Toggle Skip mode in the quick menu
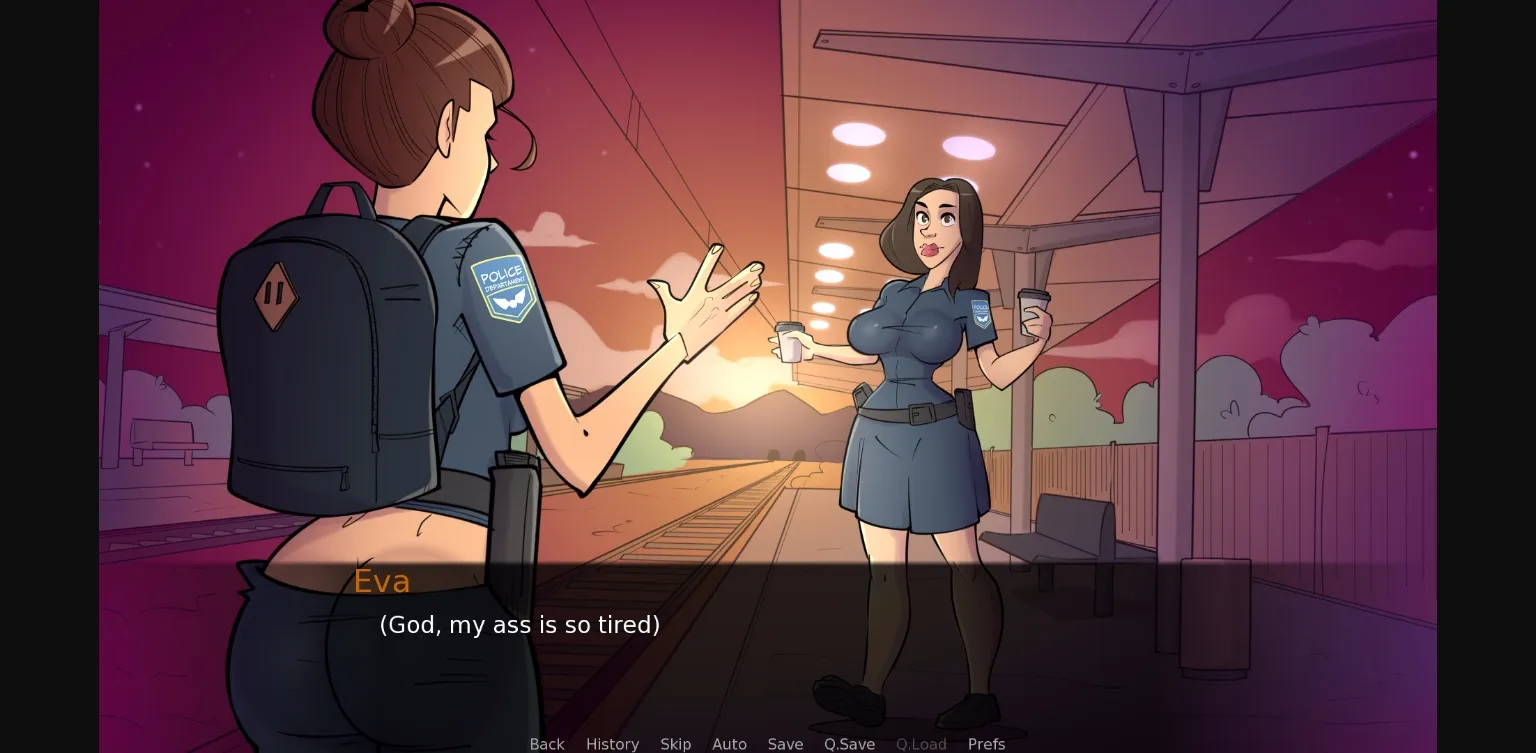Screen dimensions: 1536x753 pos(675,744)
